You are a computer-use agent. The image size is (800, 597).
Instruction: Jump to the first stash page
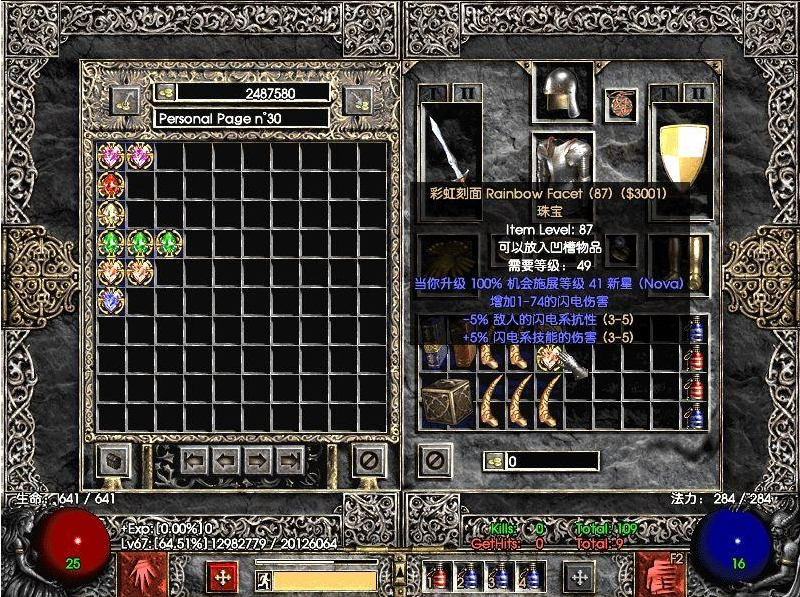tap(194, 461)
